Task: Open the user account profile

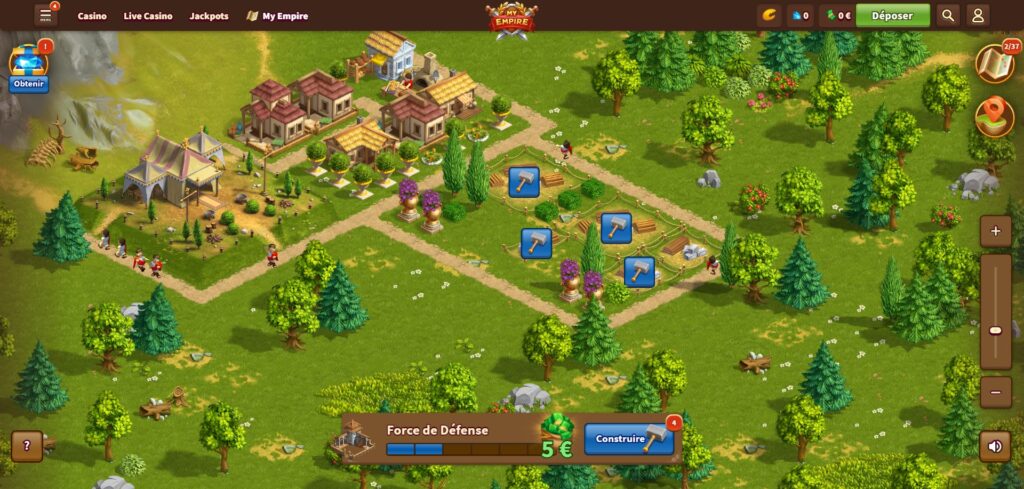Action: (978, 16)
